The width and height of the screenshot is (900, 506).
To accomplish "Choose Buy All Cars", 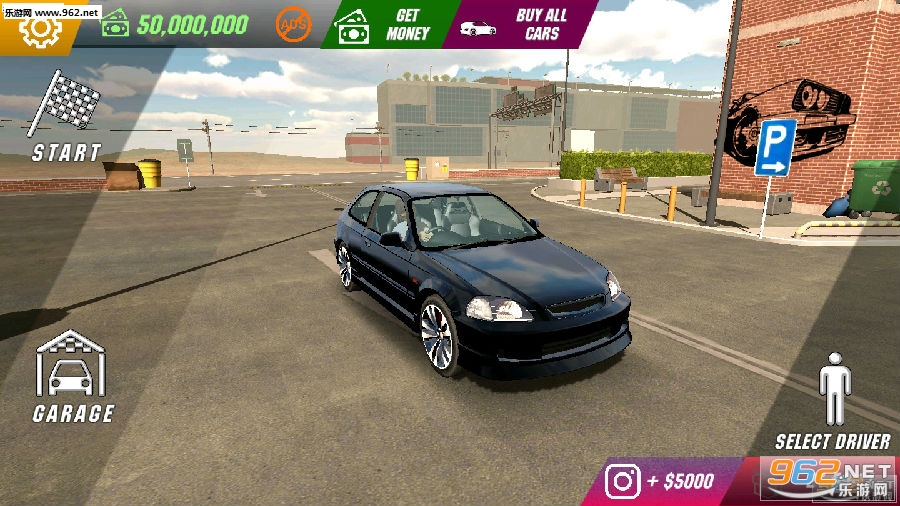I will (522, 24).
